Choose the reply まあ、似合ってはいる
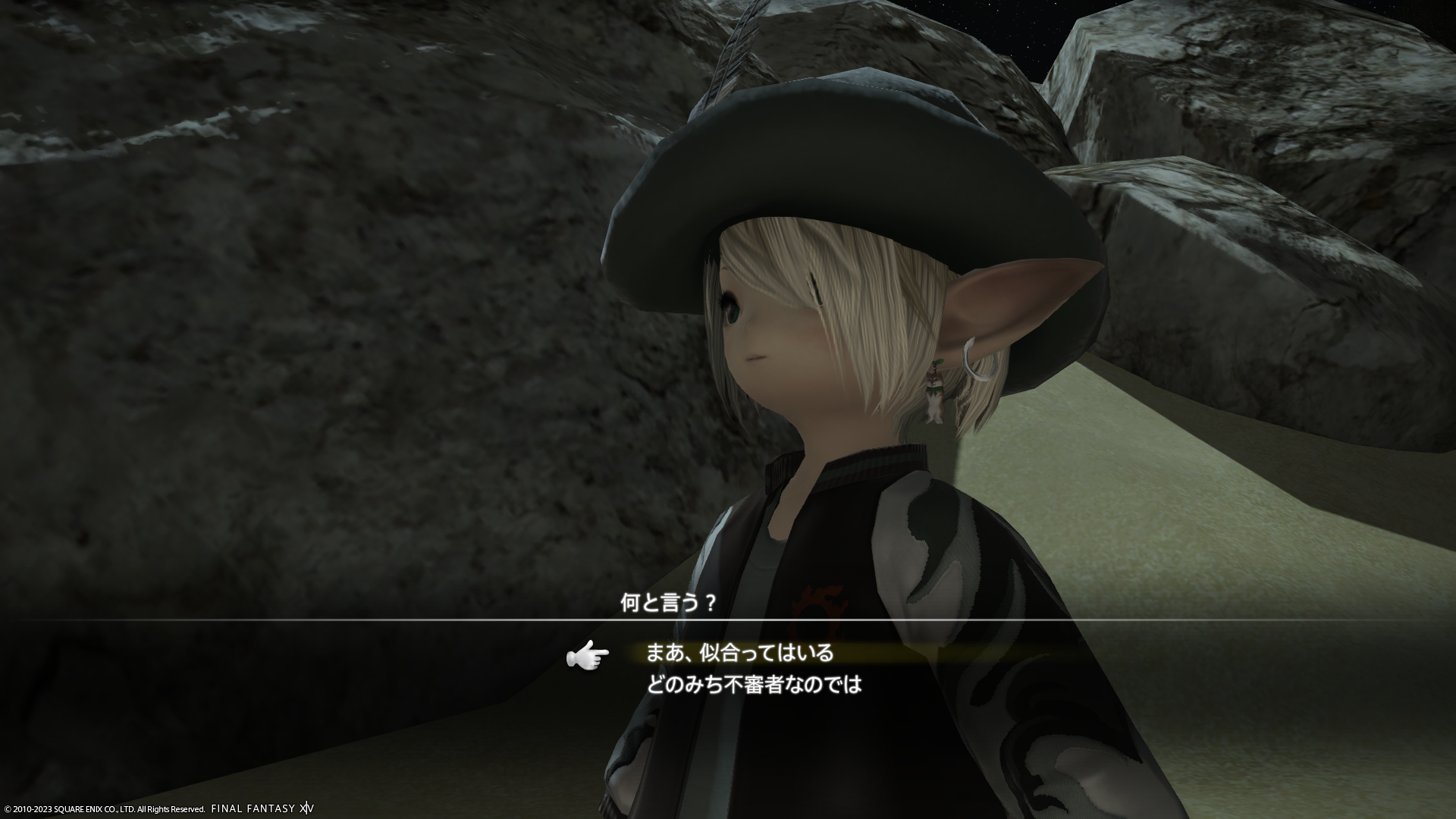The width and height of the screenshot is (1456, 819). point(739,653)
